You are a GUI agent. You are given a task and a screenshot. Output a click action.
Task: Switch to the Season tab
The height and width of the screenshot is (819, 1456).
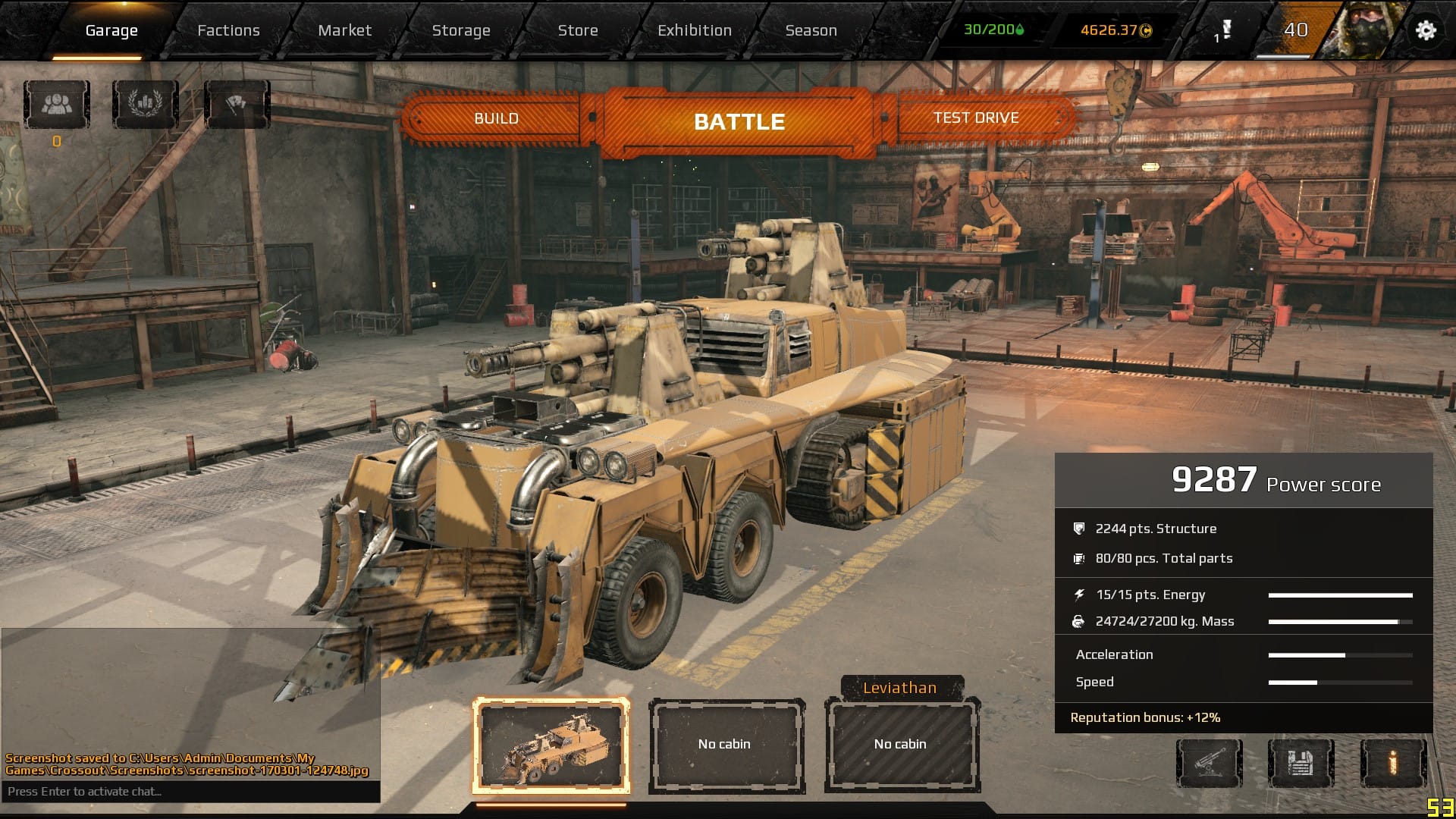(x=811, y=30)
